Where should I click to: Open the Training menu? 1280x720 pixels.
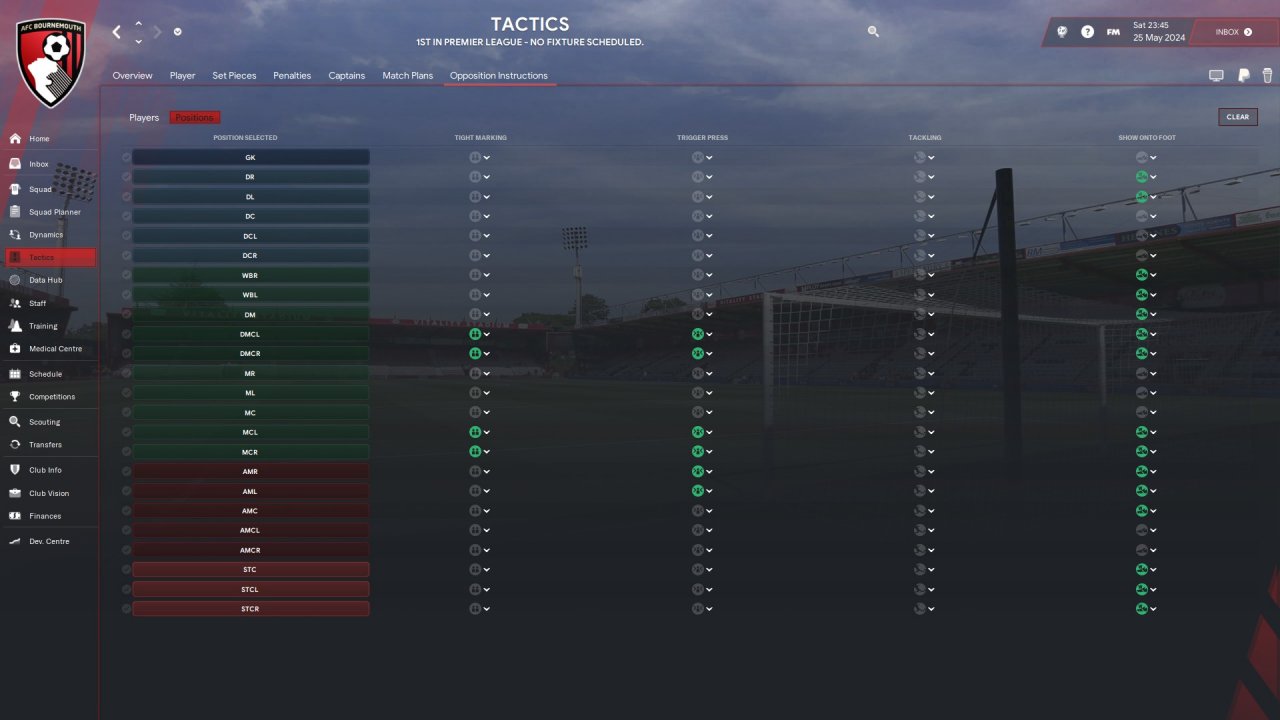coord(43,326)
